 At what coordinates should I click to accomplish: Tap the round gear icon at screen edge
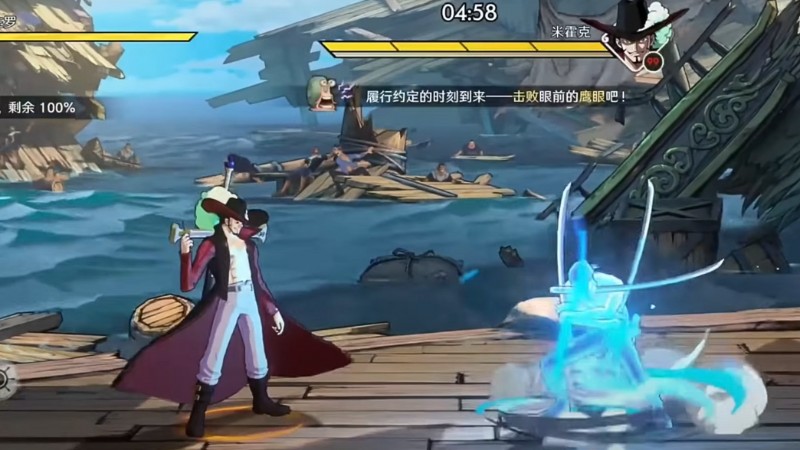point(4,380)
